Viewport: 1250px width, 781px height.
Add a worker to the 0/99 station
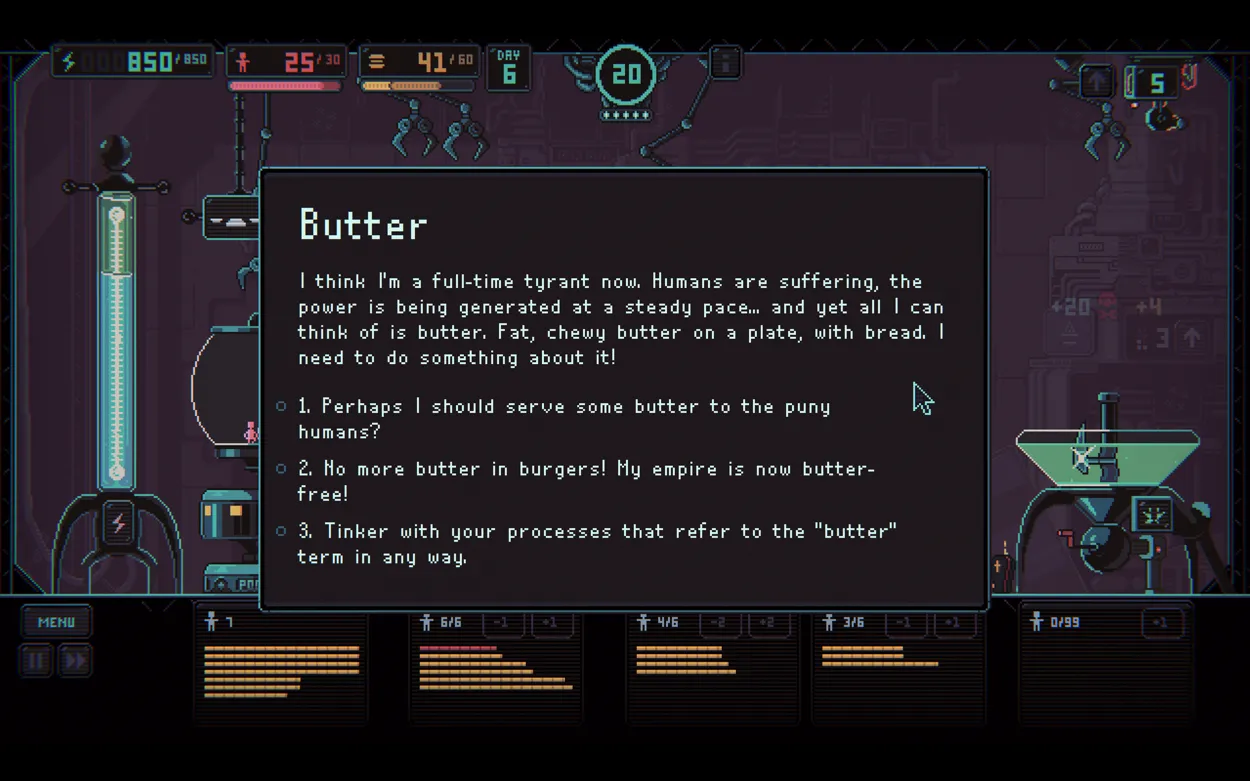[1160, 623]
